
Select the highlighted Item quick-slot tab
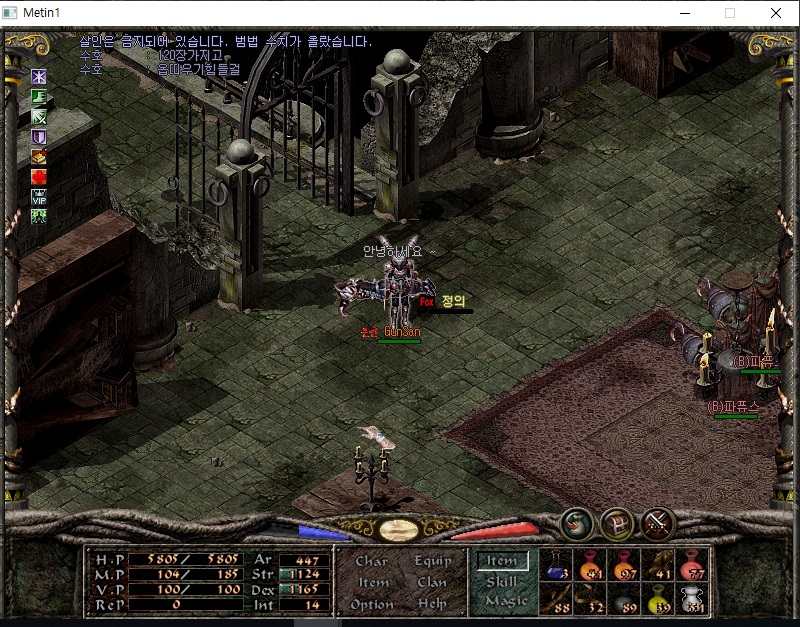(x=502, y=562)
